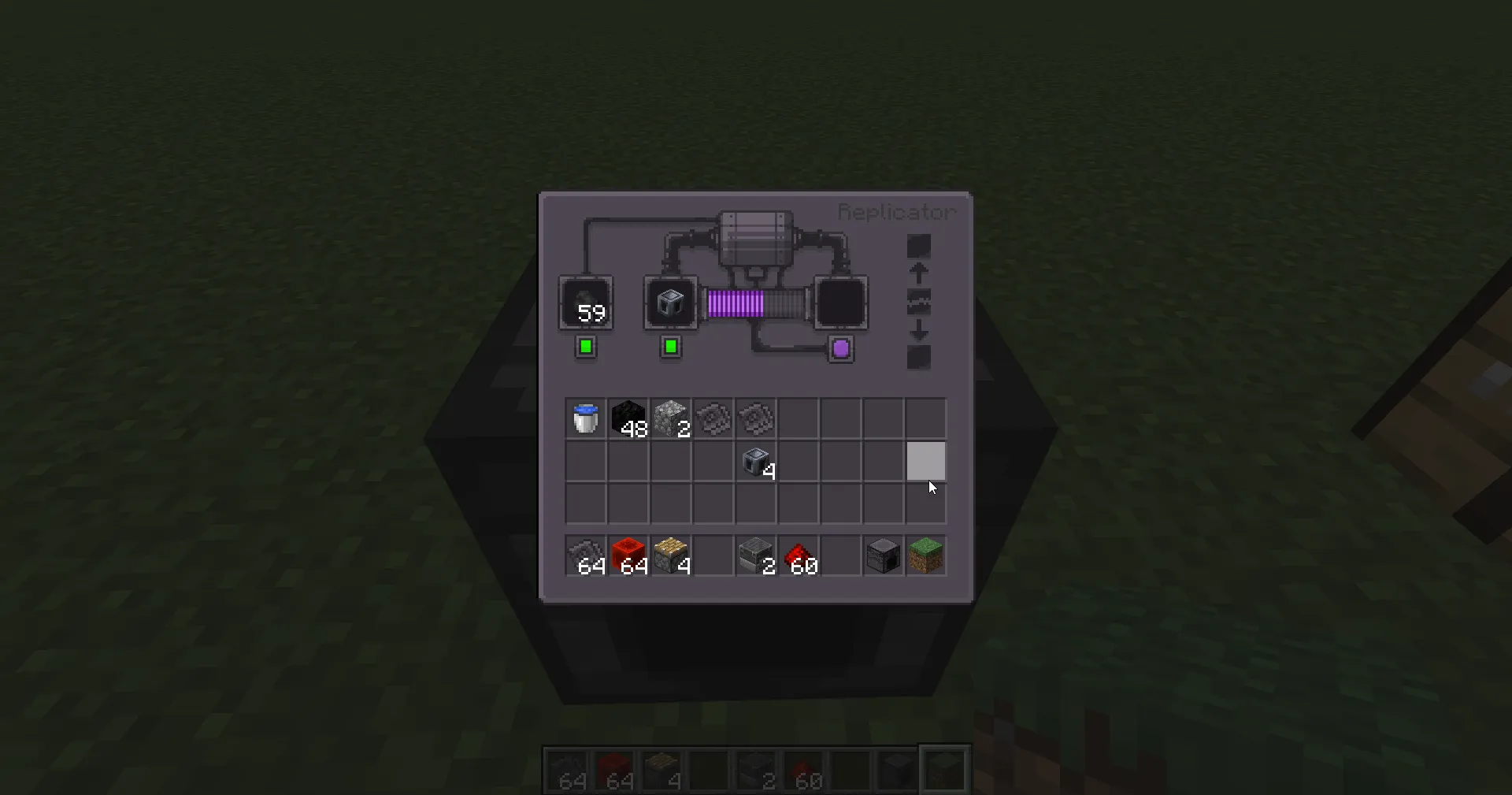The image size is (1512, 795).
Task: Click the matter input slot showing 59
Action: [585, 304]
